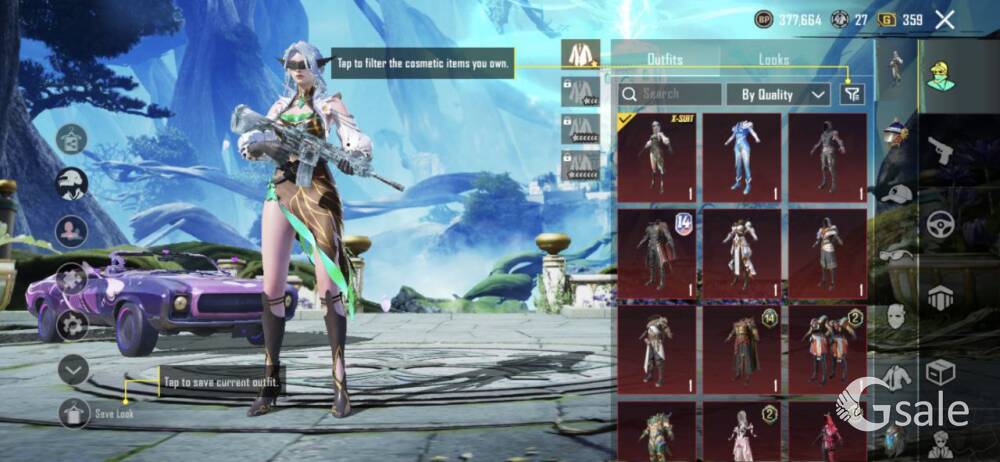
Task: Choose the sunglasses eyewear category
Action: click(x=896, y=256)
